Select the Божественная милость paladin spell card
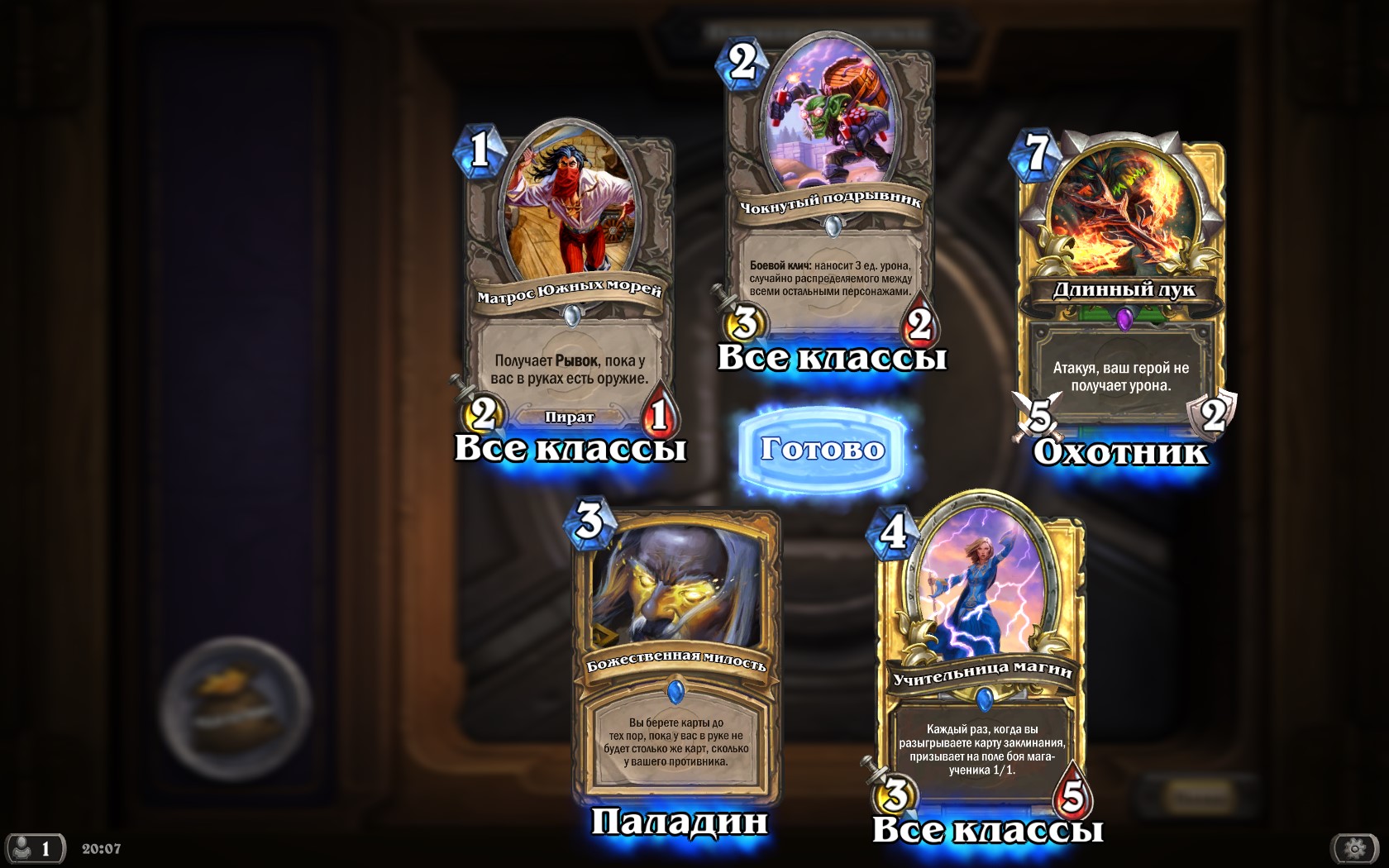This screenshot has width=1389, height=868. [676, 653]
